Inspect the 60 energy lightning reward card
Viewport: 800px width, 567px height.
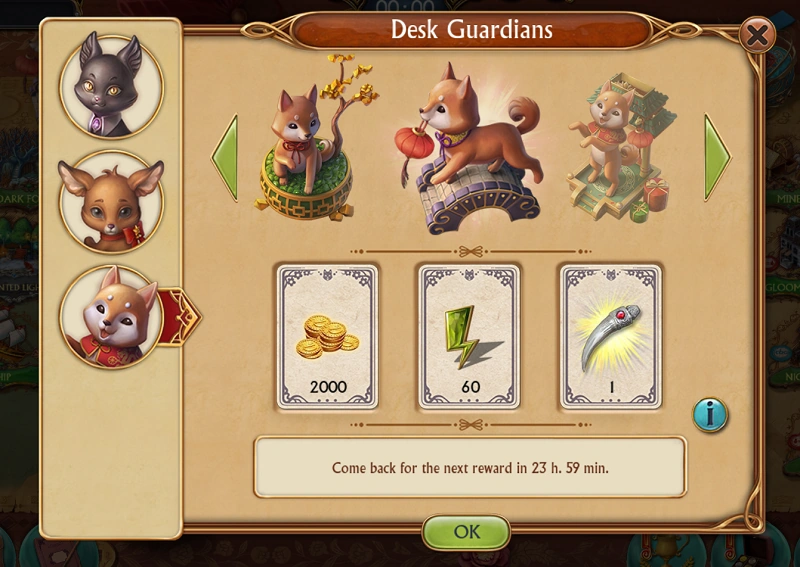(469, 336)
